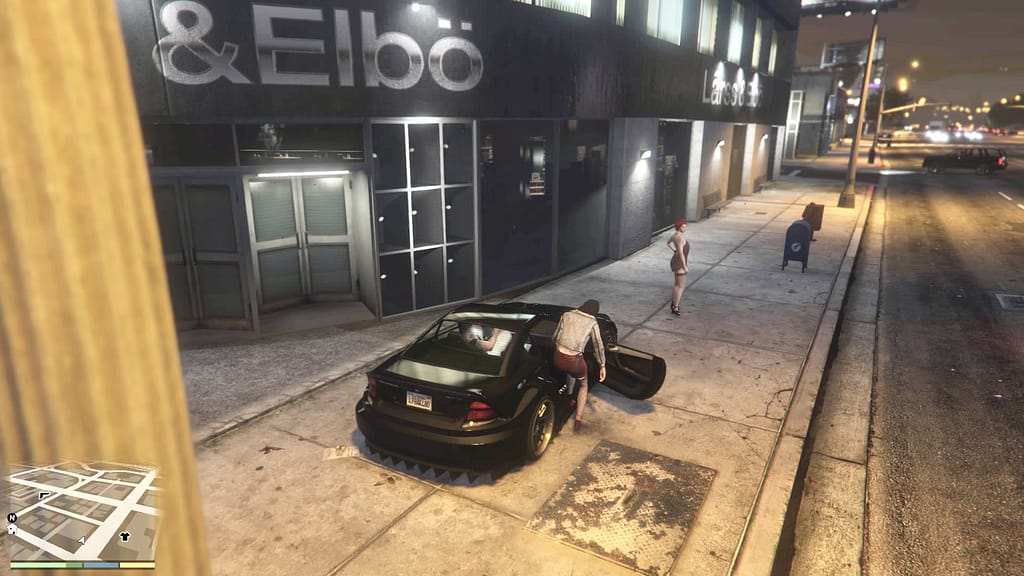The height and width of the screenshot is (576, 1024).
Task: Click the minimap in the corner
Action: coord(82,512)
